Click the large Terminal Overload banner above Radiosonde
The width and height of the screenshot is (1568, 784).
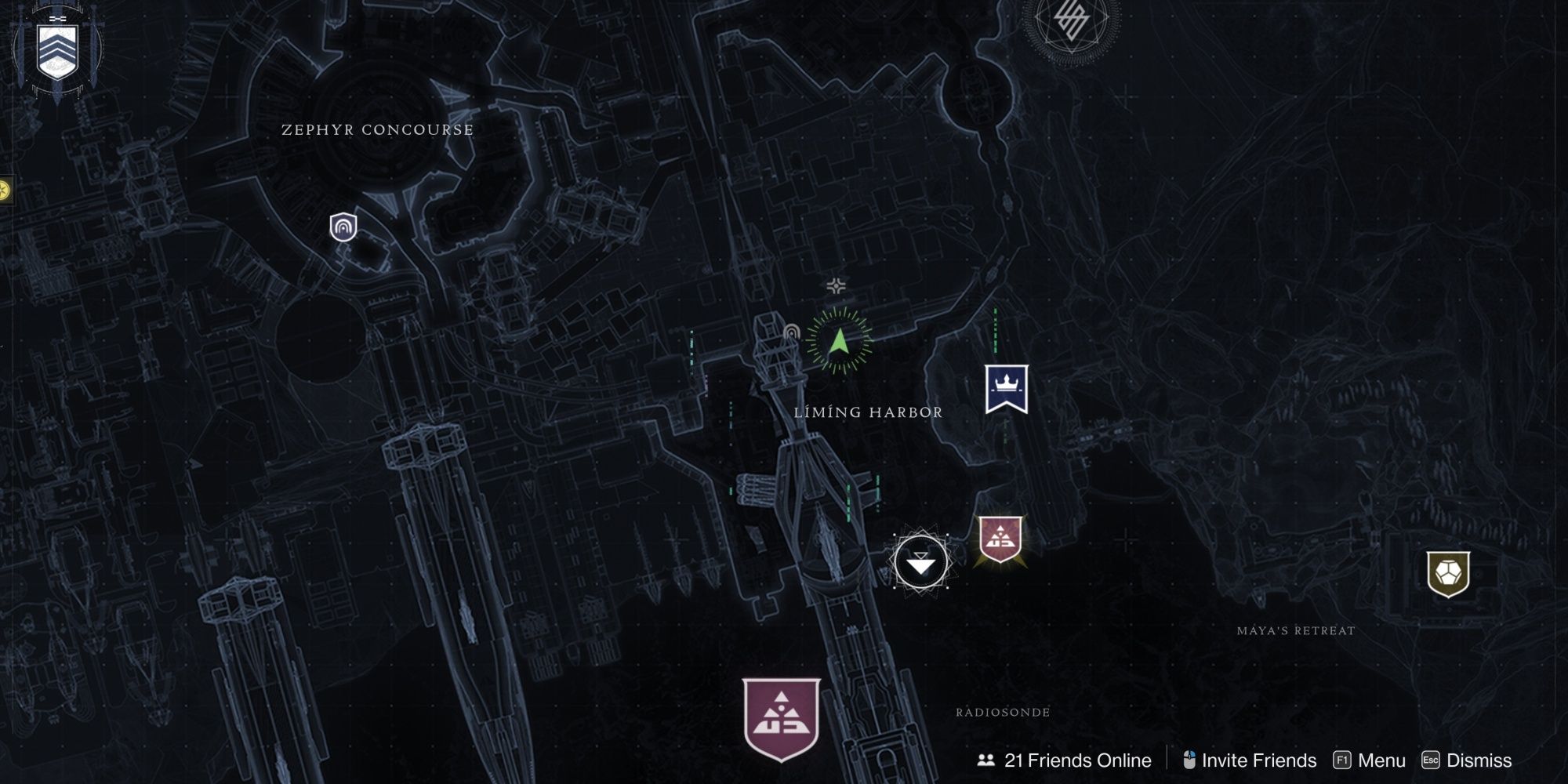tap(779, 717)
